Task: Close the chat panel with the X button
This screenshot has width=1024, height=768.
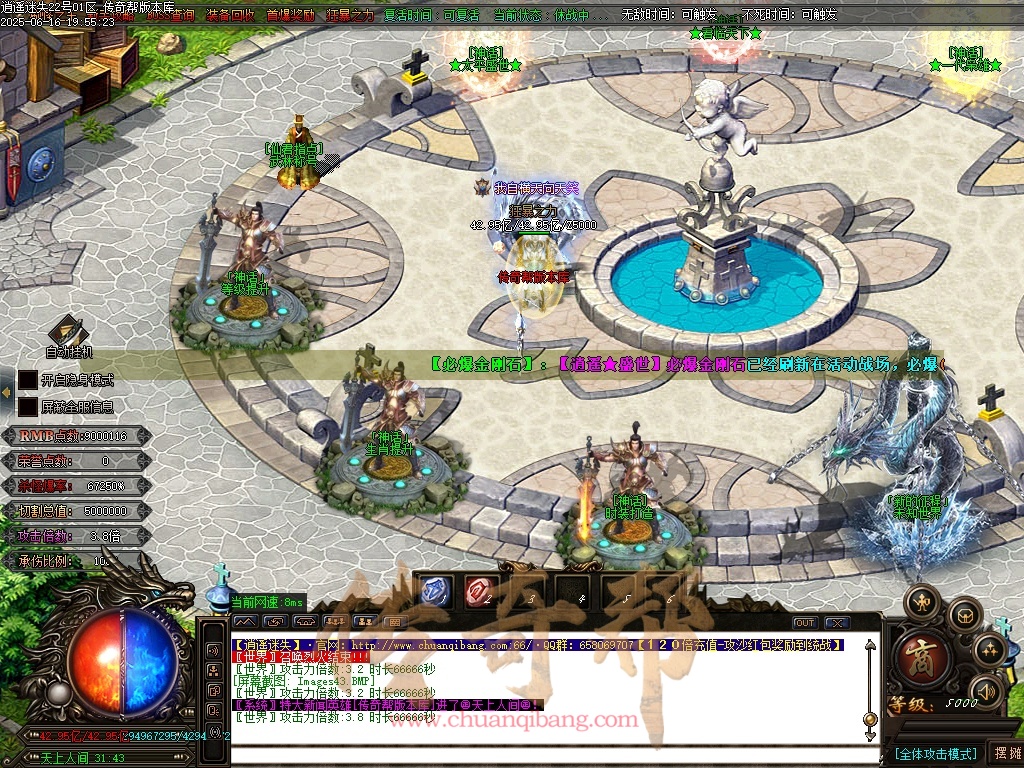Action: coord(833,623)
